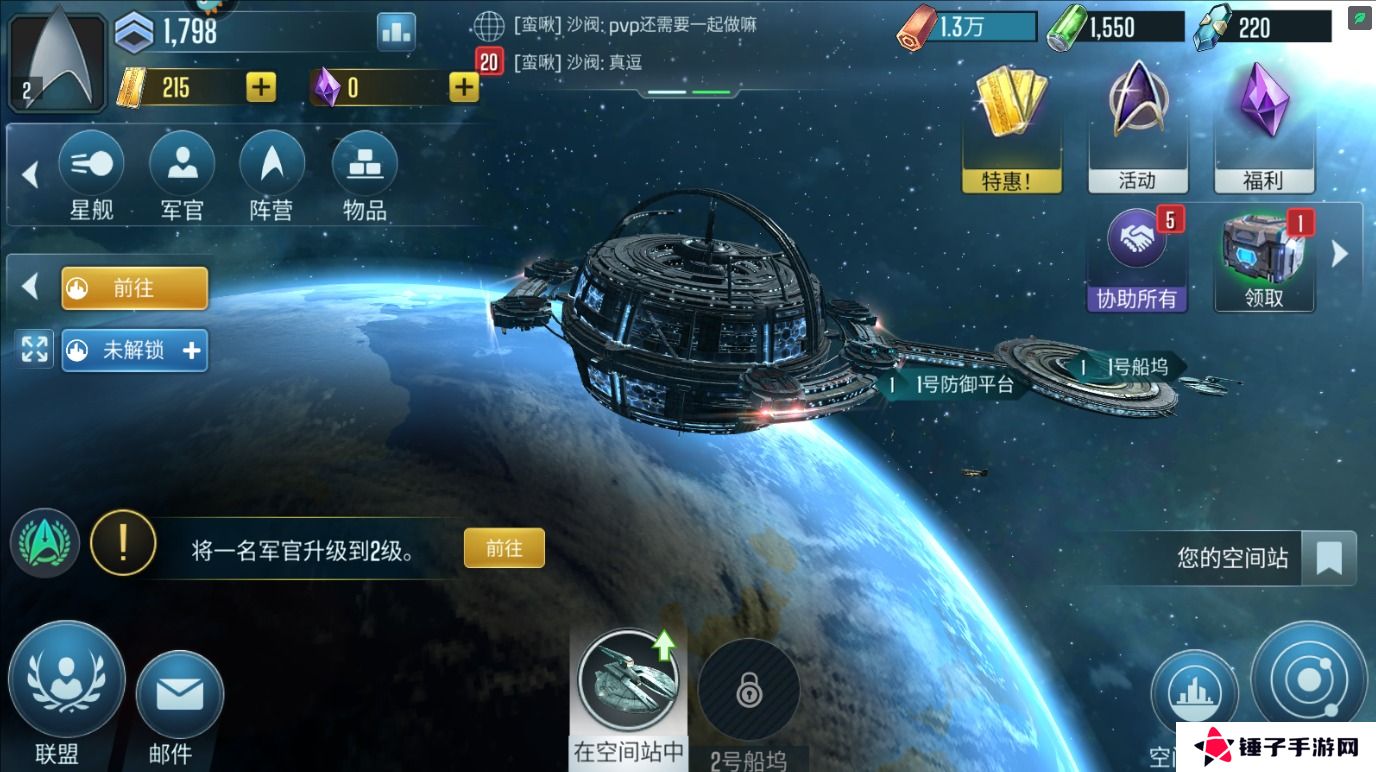The image size is (1376, 772).
Task: Collapse the left panel with the arrow above 星舰
Action: click(x=30, y=175)
